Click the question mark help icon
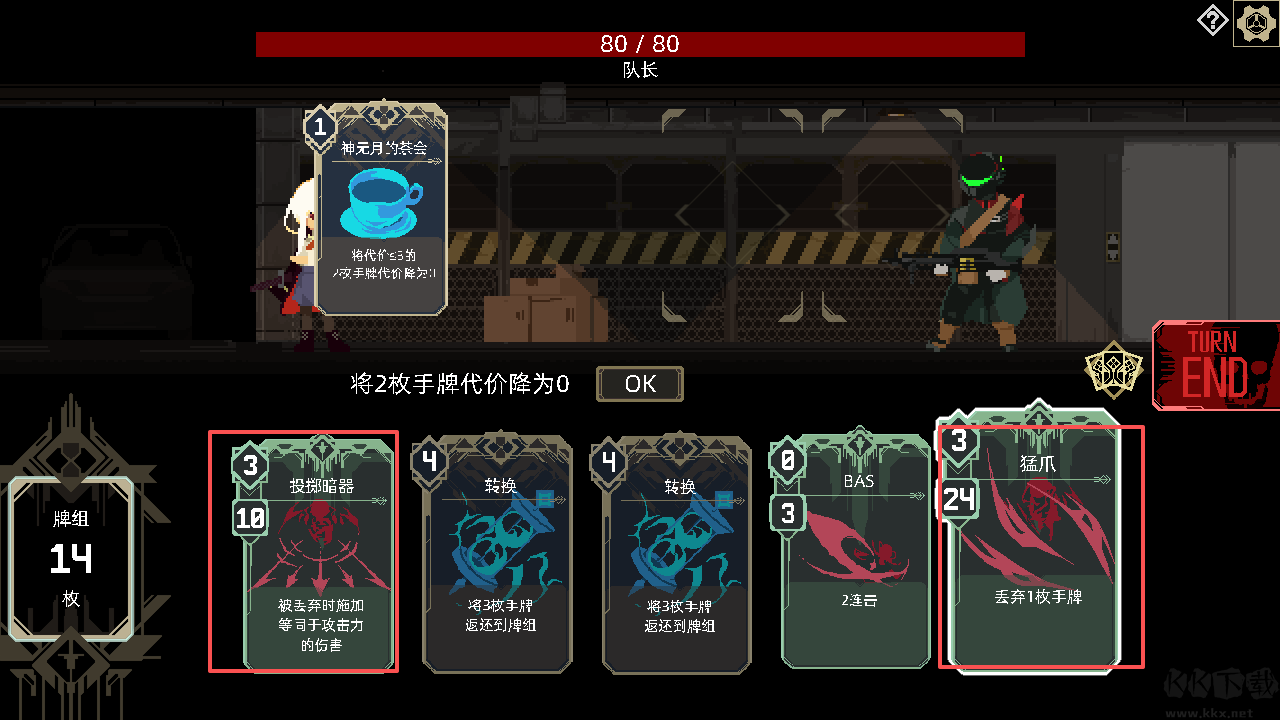Viewport: 1280px width, 720px height. click(1213, 20)
